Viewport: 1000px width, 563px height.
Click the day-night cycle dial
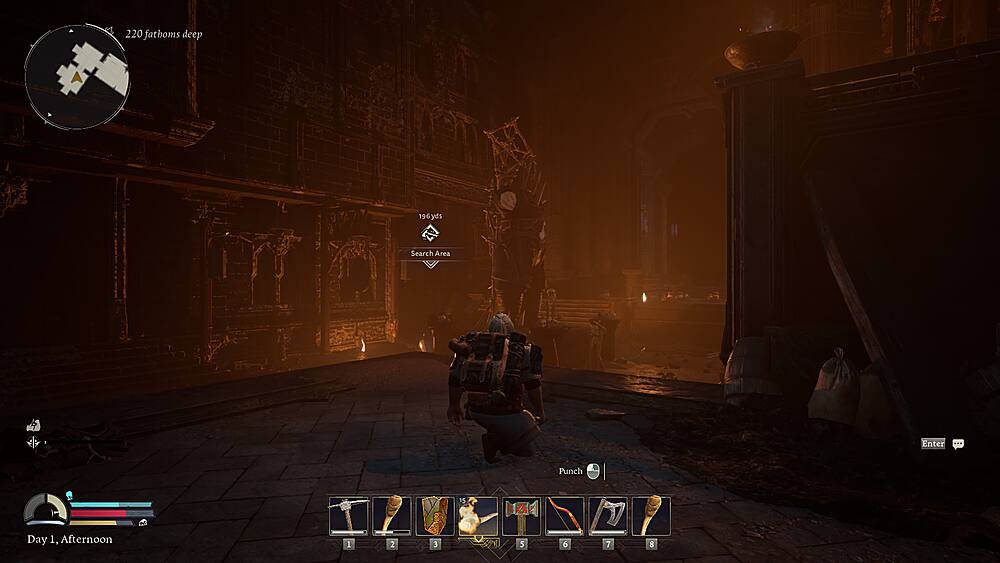[45, 510]
